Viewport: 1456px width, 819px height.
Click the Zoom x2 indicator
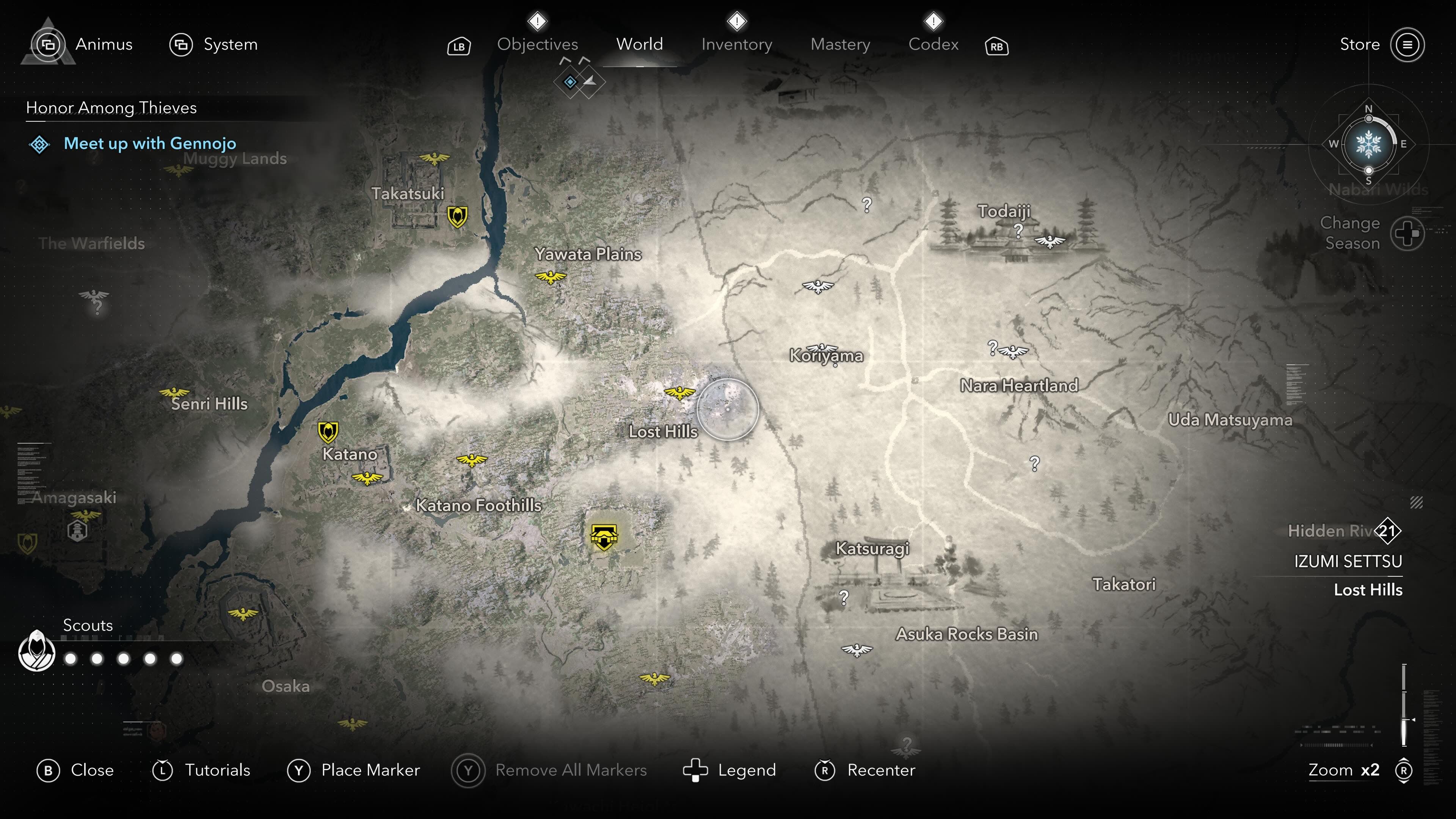[x=1344, y=770]
